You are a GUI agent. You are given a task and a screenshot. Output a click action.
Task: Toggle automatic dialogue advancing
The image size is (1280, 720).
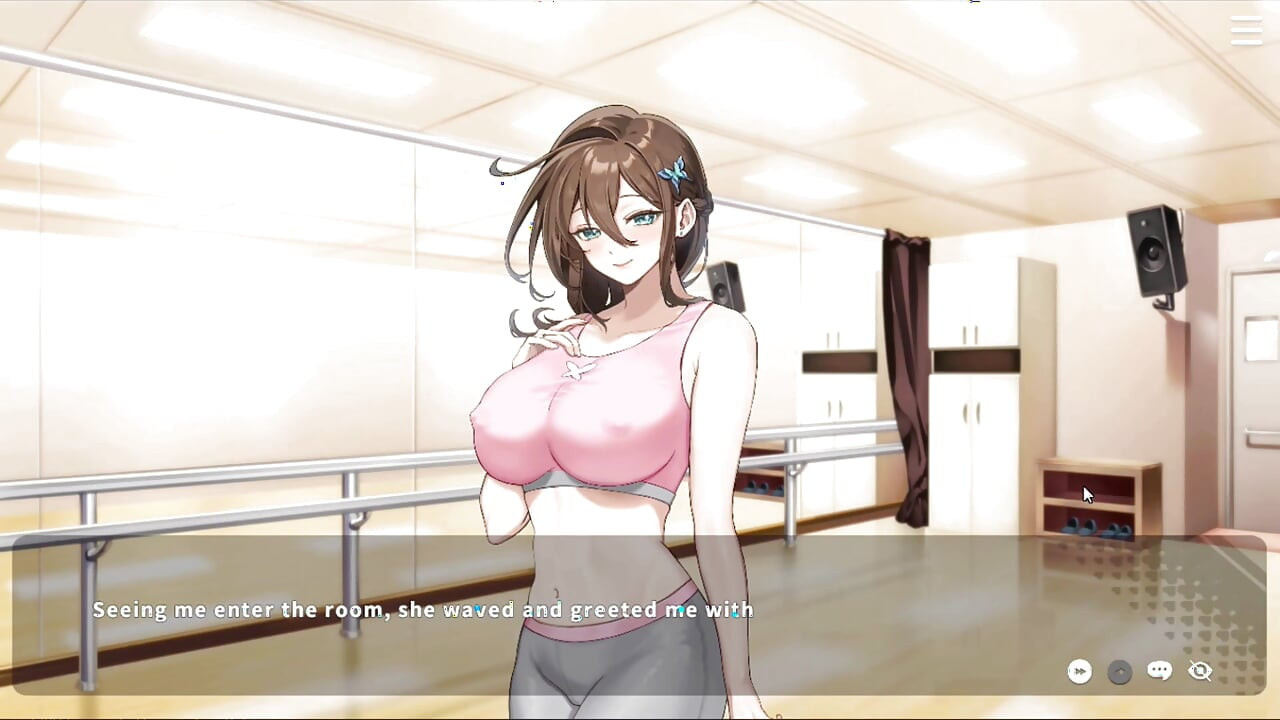[1119, 671]
